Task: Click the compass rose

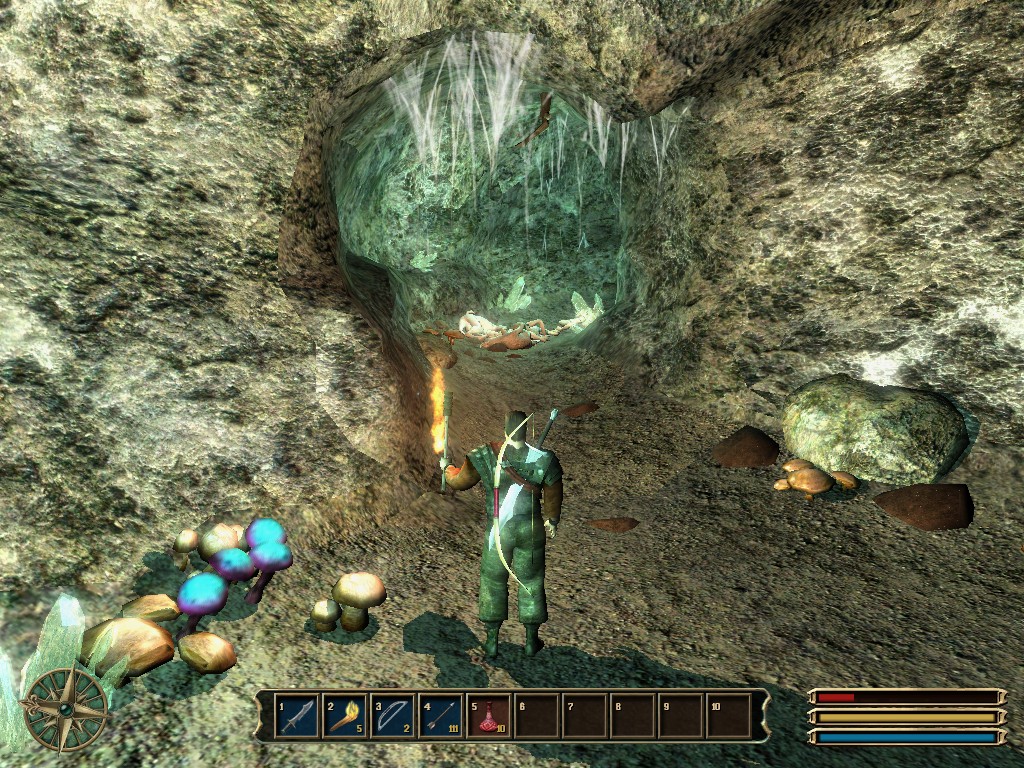Action: point(65,709)
